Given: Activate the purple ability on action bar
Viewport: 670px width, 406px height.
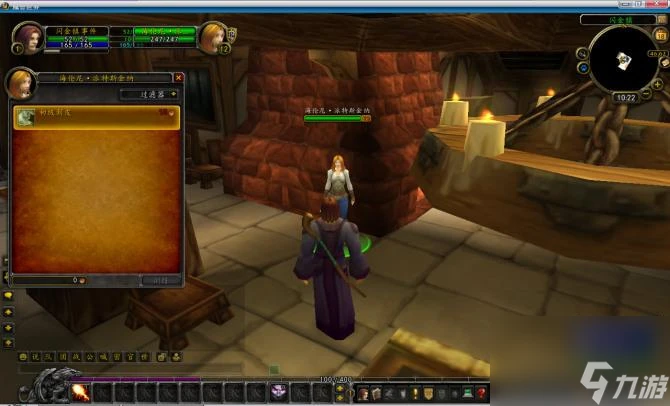Looking at the screenshot, I should (x=279, y=392).
